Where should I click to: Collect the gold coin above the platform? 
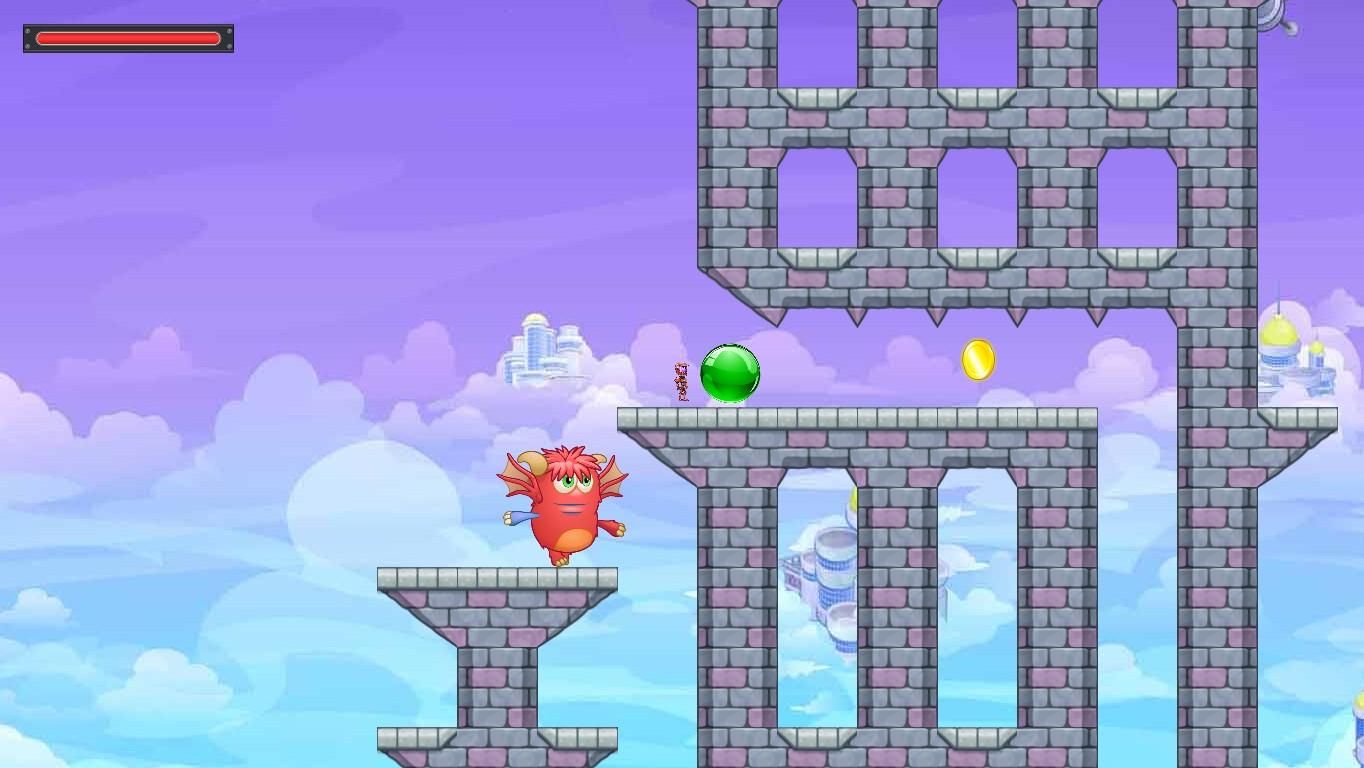[977, 362]
